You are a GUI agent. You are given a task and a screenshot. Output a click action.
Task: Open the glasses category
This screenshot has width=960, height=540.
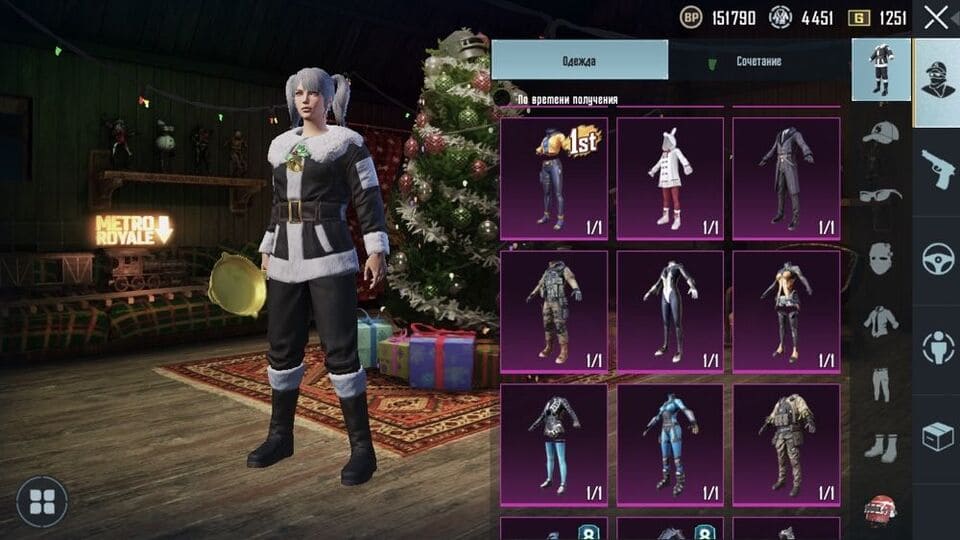[x=881, y=197]
